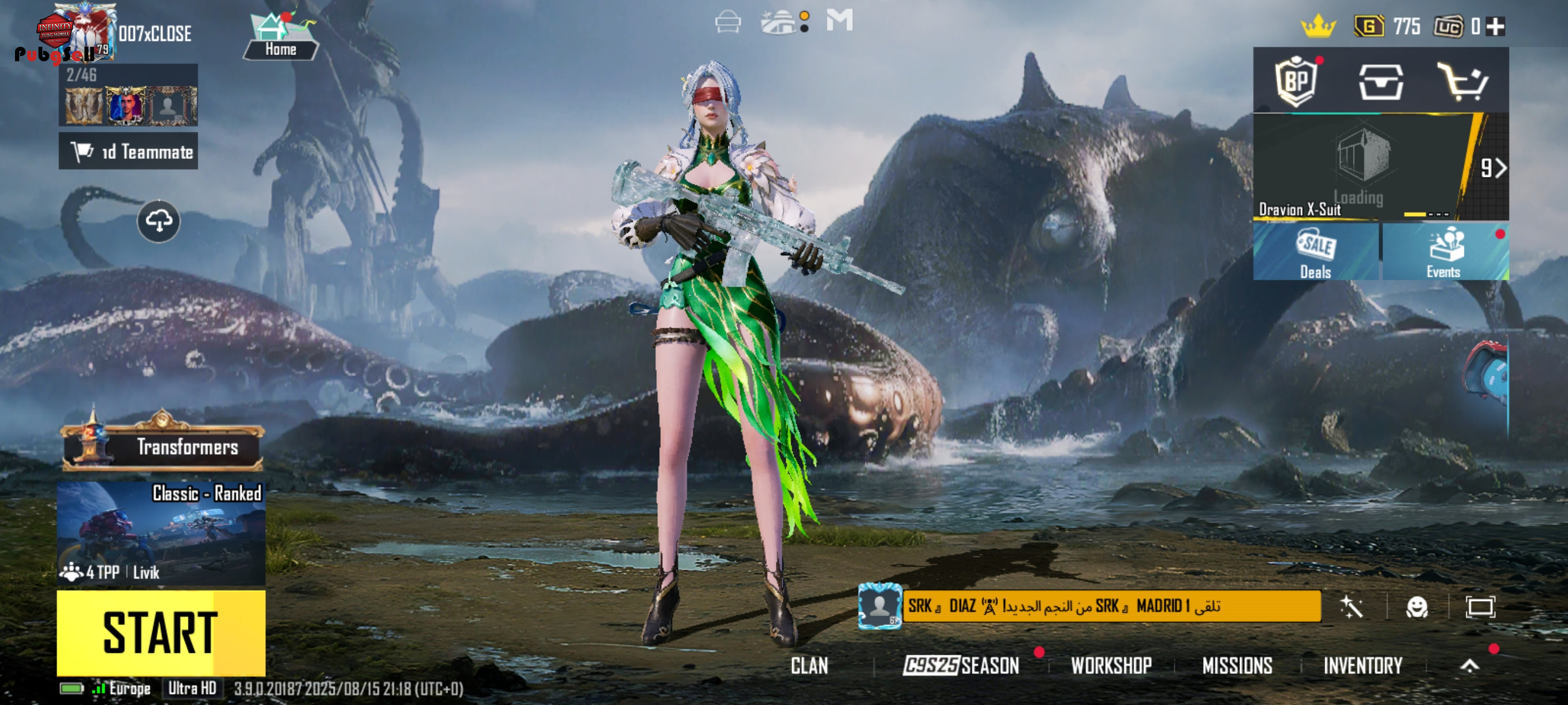
Task: Open the Home building menu
Action: point(280,38)
